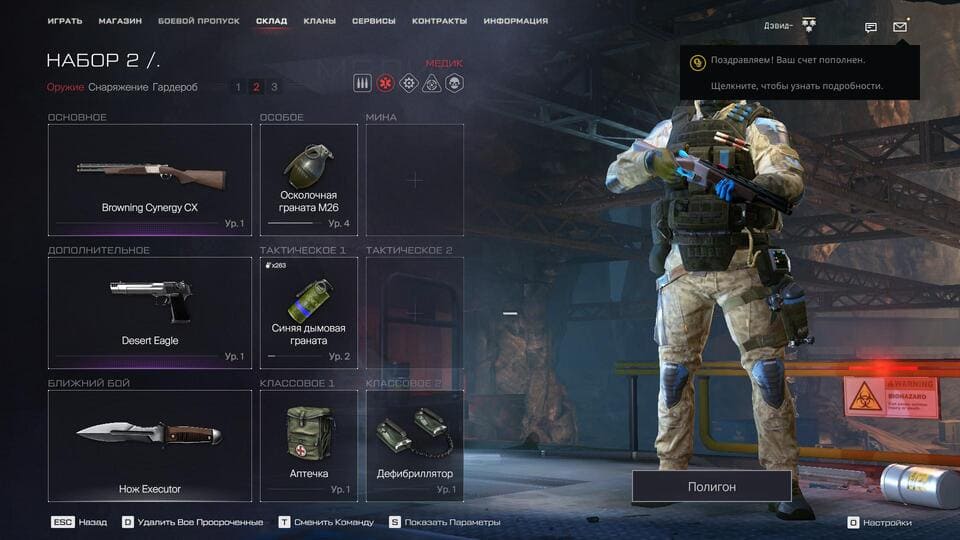The height and width of the screenshot is (540, 960).
Task: Select loadout set number 3
Action: [x=274, y=87]
